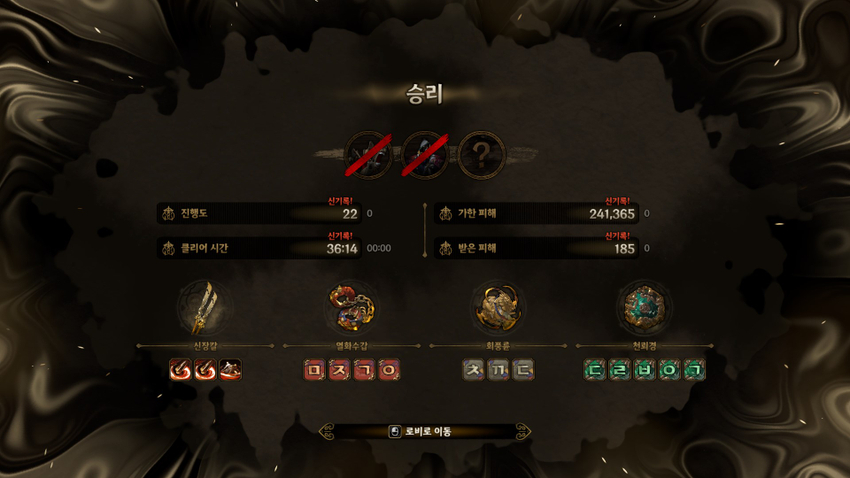Click the crossed-out hooded boss portrait
Screen dimensions: 850x478
pyautogui.click(x=425, y=155)
